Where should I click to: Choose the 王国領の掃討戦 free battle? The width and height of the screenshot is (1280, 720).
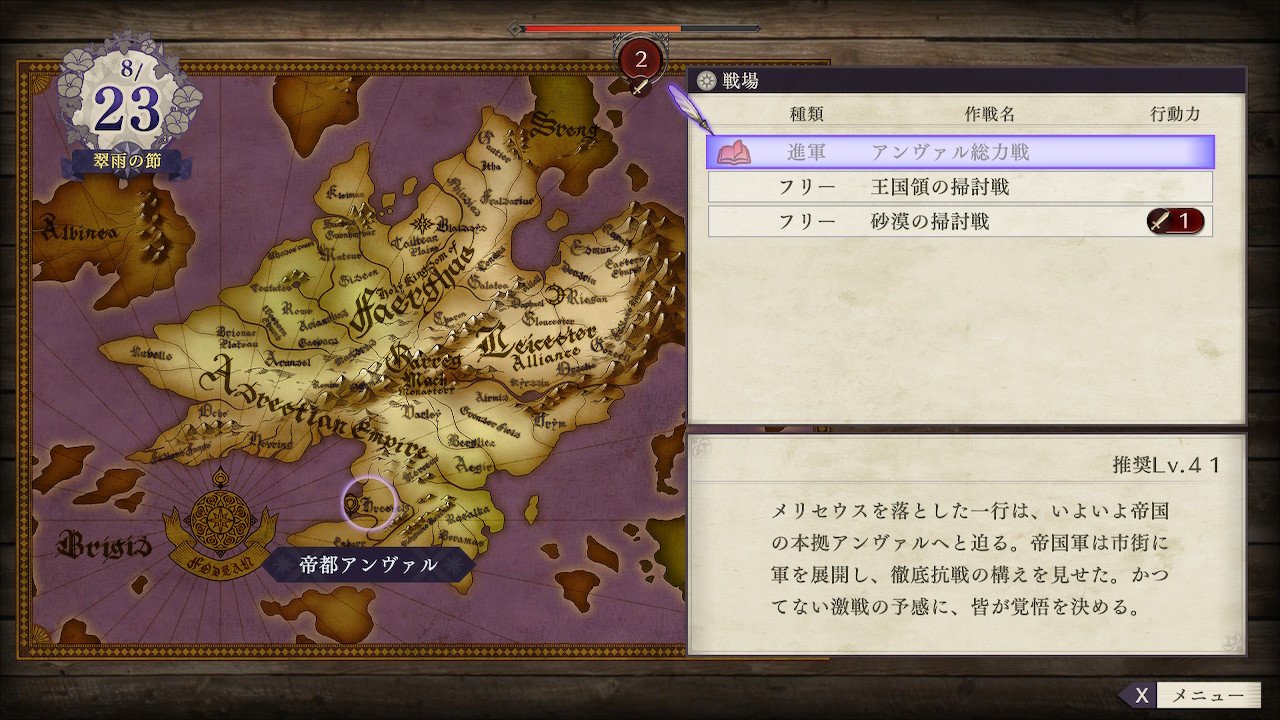tap(959, 187)
